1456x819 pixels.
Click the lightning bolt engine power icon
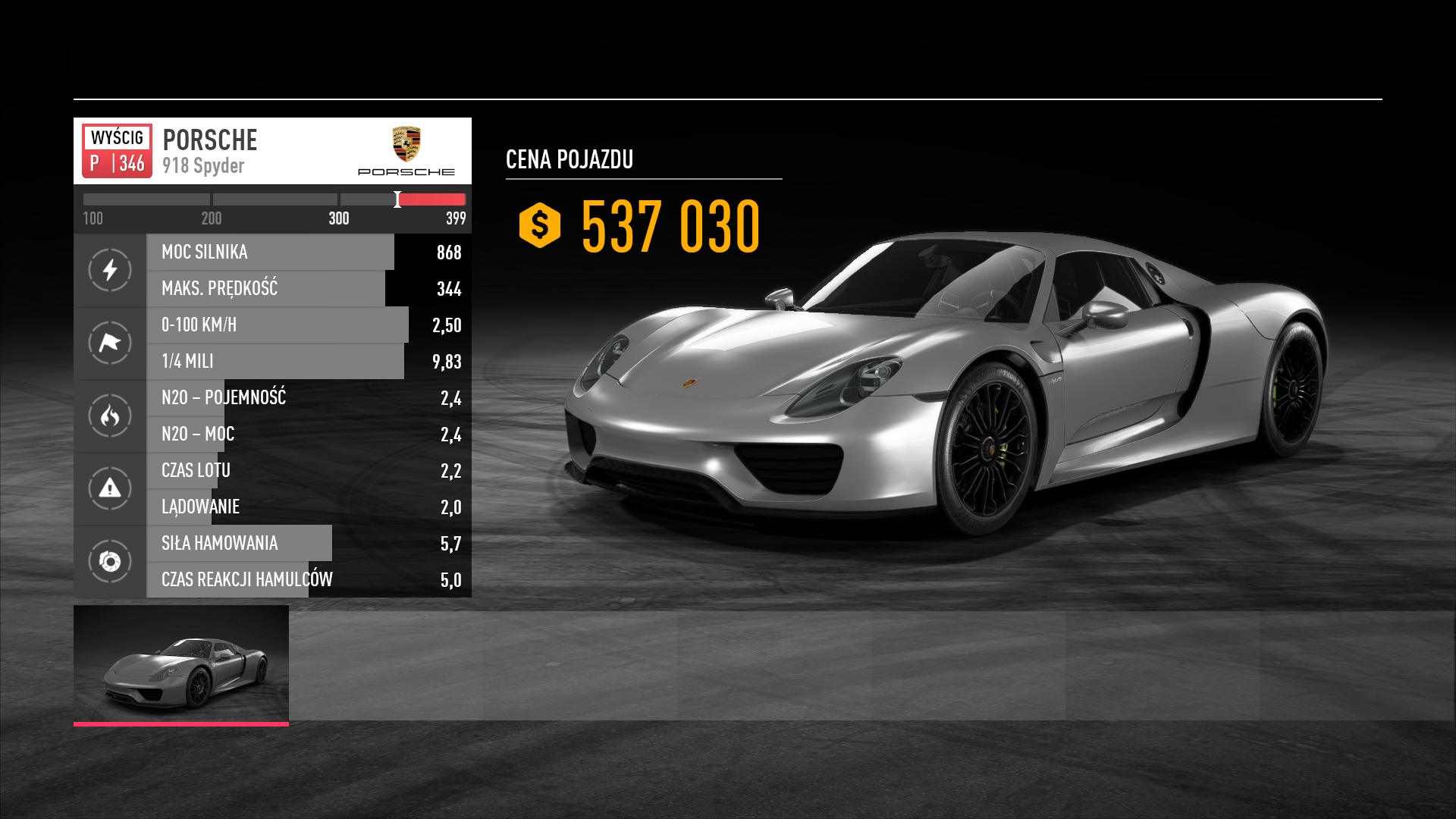tap(110, 270)
